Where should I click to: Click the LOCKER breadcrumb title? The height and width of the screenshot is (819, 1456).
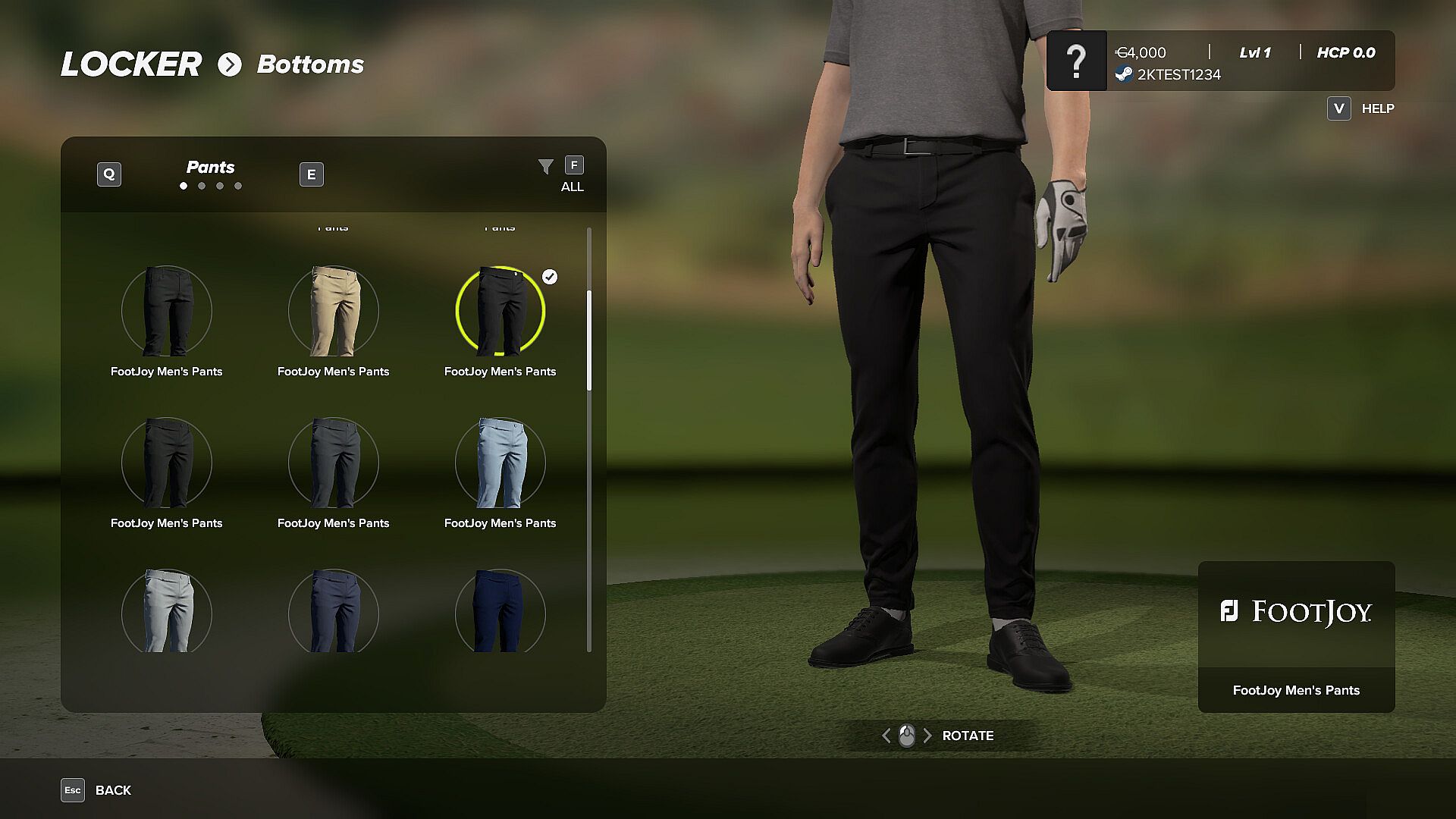point(131,64)
